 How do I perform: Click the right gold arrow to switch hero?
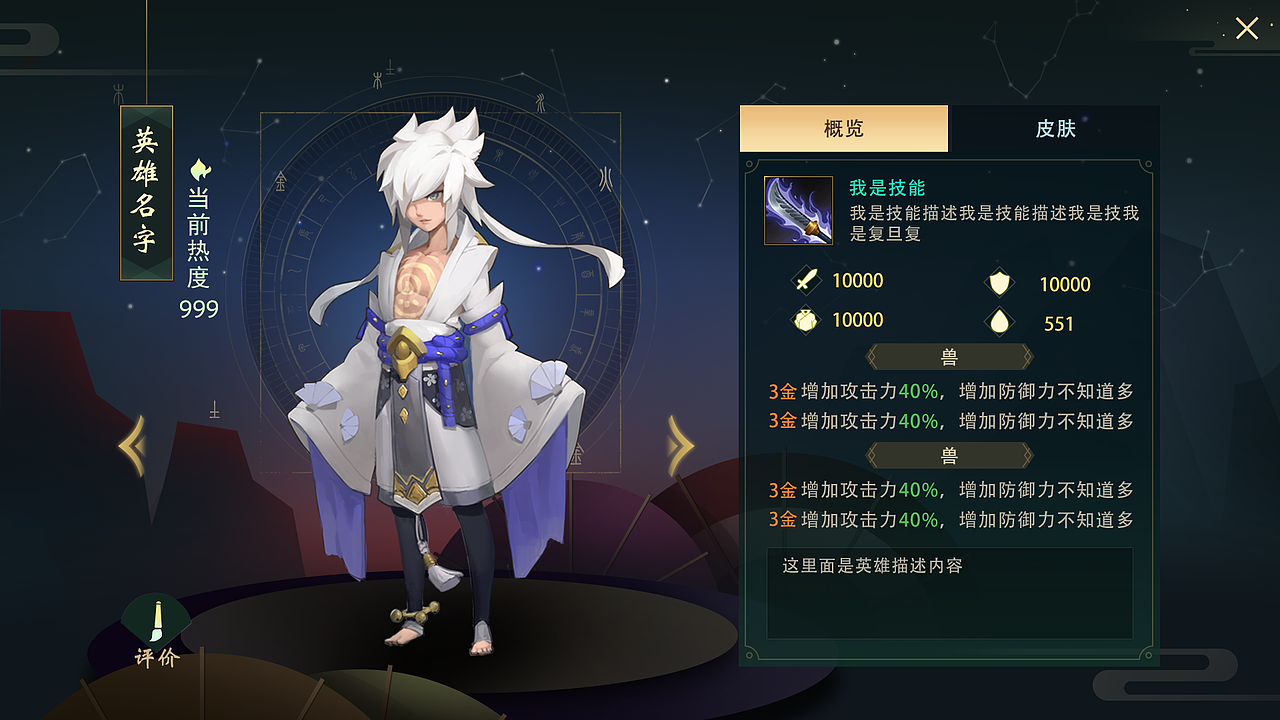(681, 446)
